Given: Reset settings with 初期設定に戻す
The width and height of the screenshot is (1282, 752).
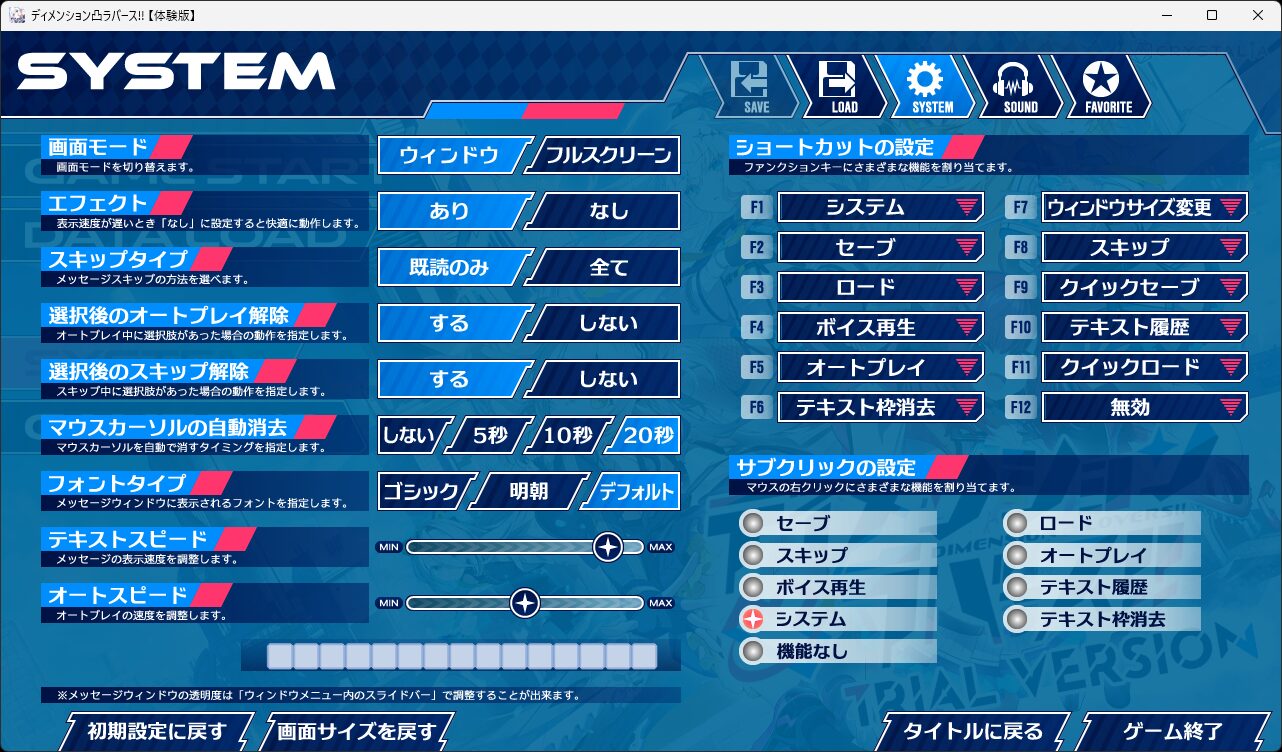Looking at the screenshot, I should coord(157,731).
